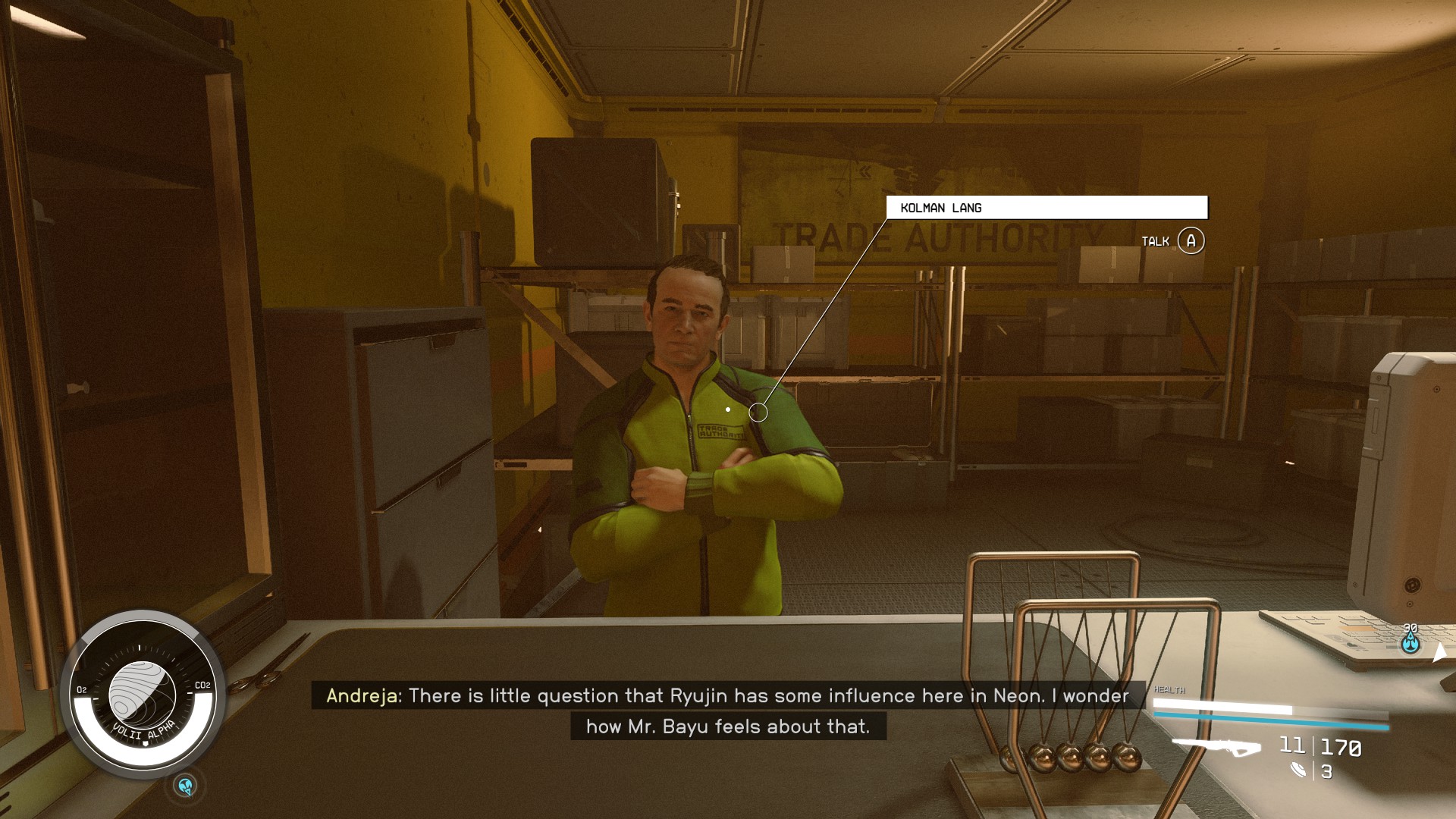Select the grenade count icon
Screen dimensions: 1456x819
tap(1298, 770)
